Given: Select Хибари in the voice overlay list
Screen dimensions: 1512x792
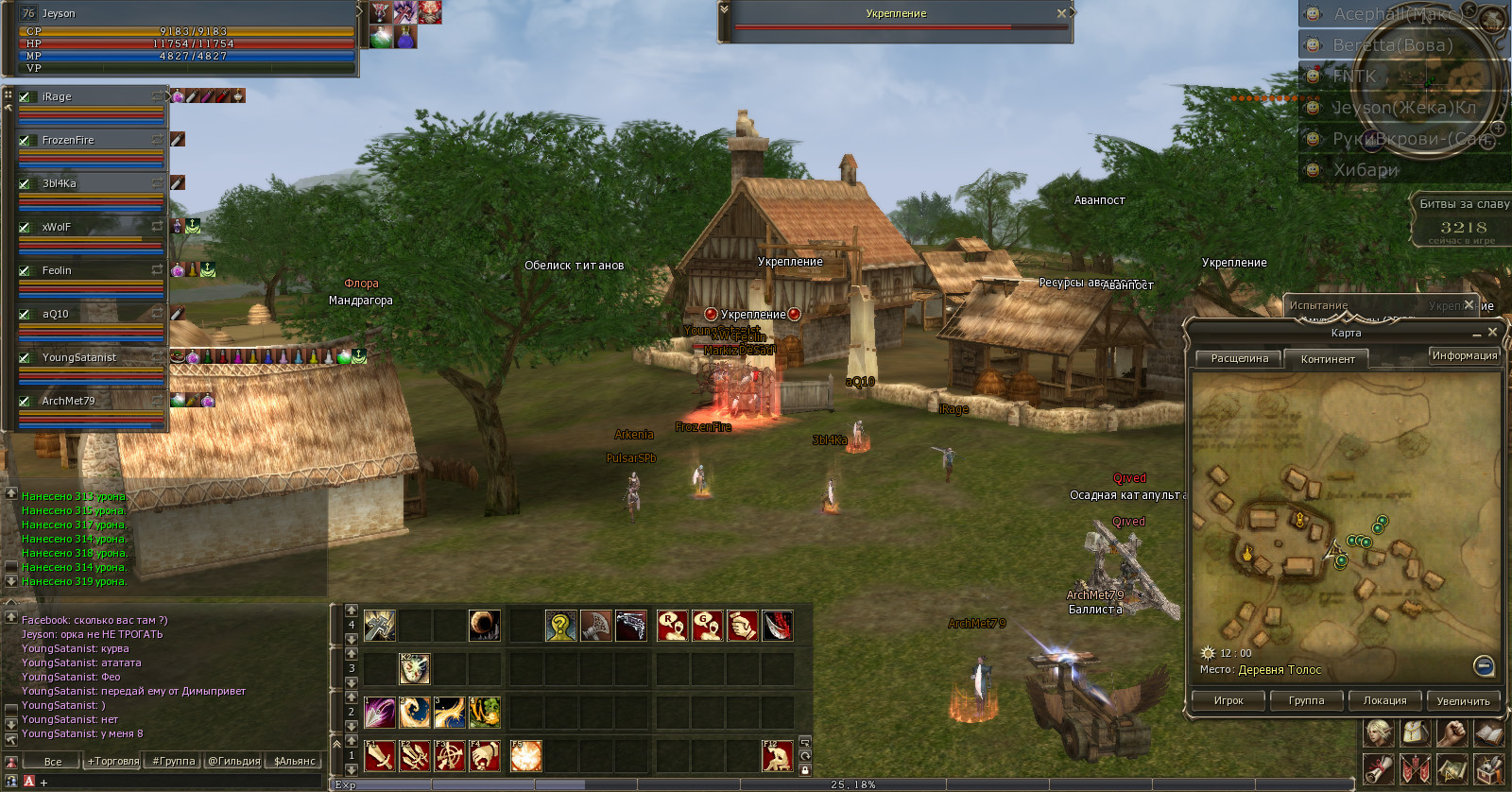Looking at the screenshot, I should (1365, 170).
